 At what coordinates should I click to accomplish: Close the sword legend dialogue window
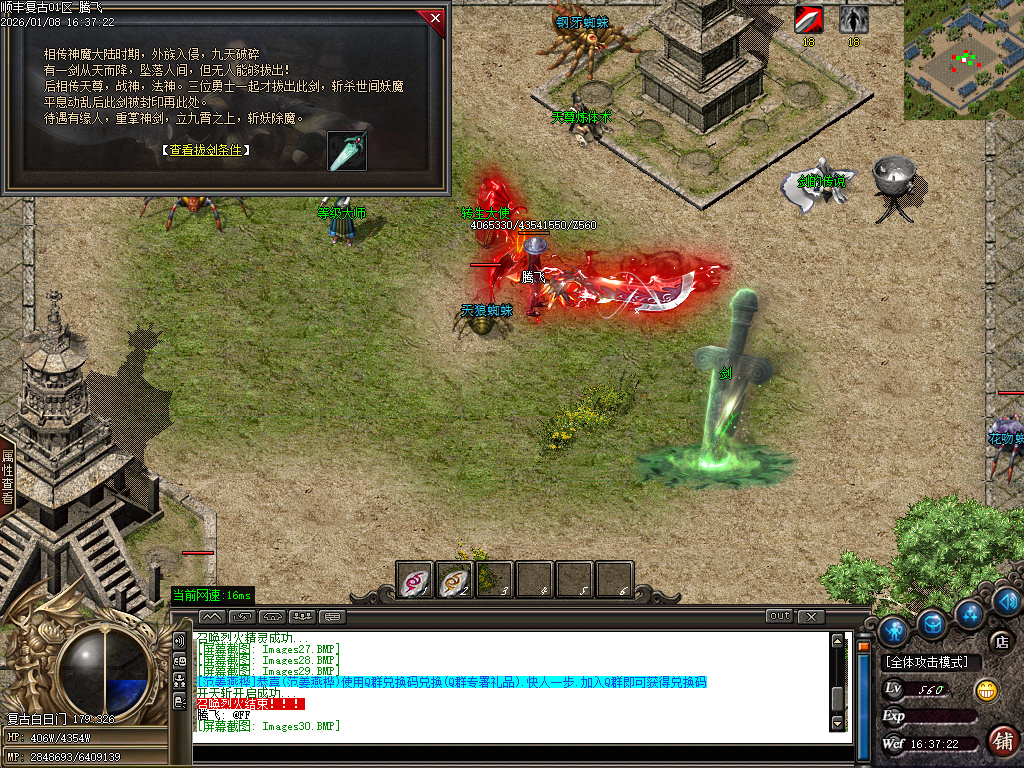[x=434, y=17]
